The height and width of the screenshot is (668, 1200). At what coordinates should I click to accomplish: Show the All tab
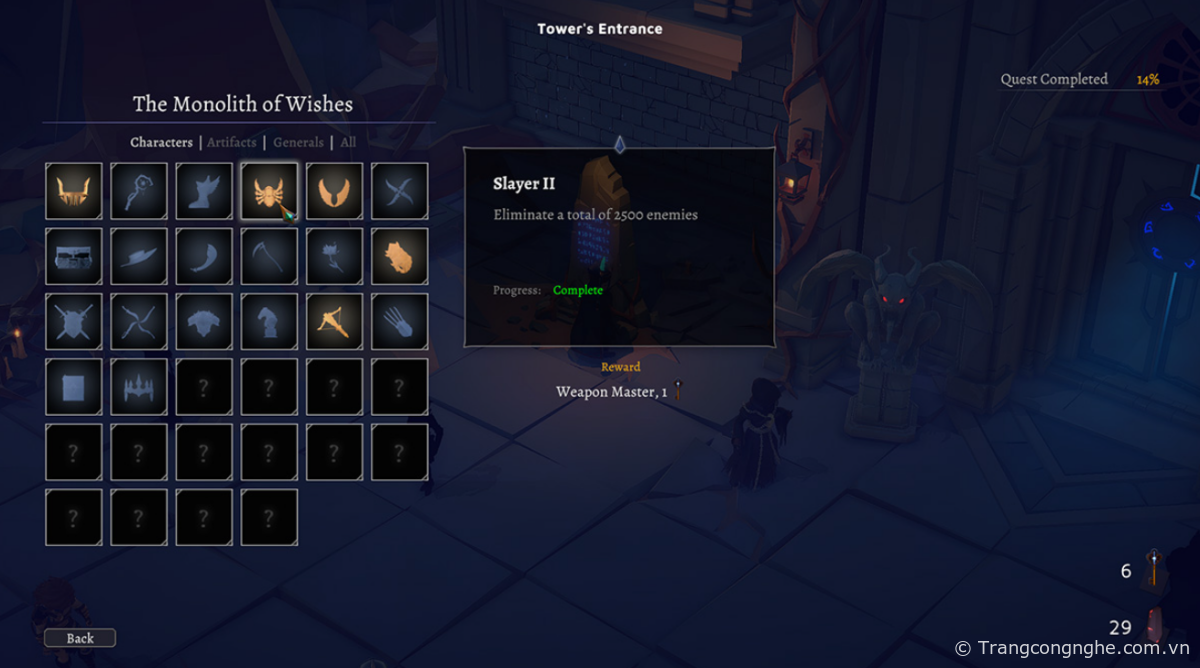[x=348, y=142]
